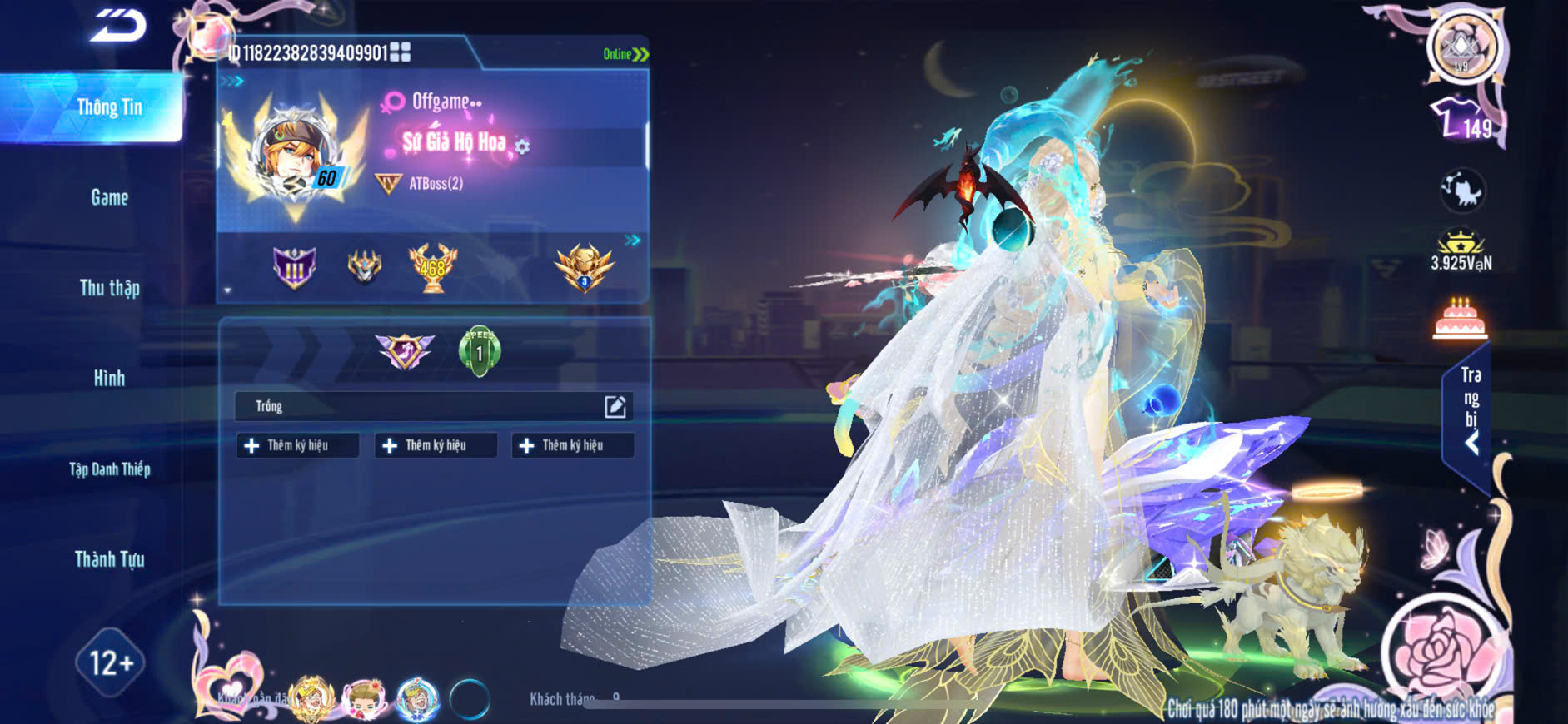Open the wardrobe shirt icon showing 149
This screenshot has height=724, width=1568.
[x=1462, y=120]
